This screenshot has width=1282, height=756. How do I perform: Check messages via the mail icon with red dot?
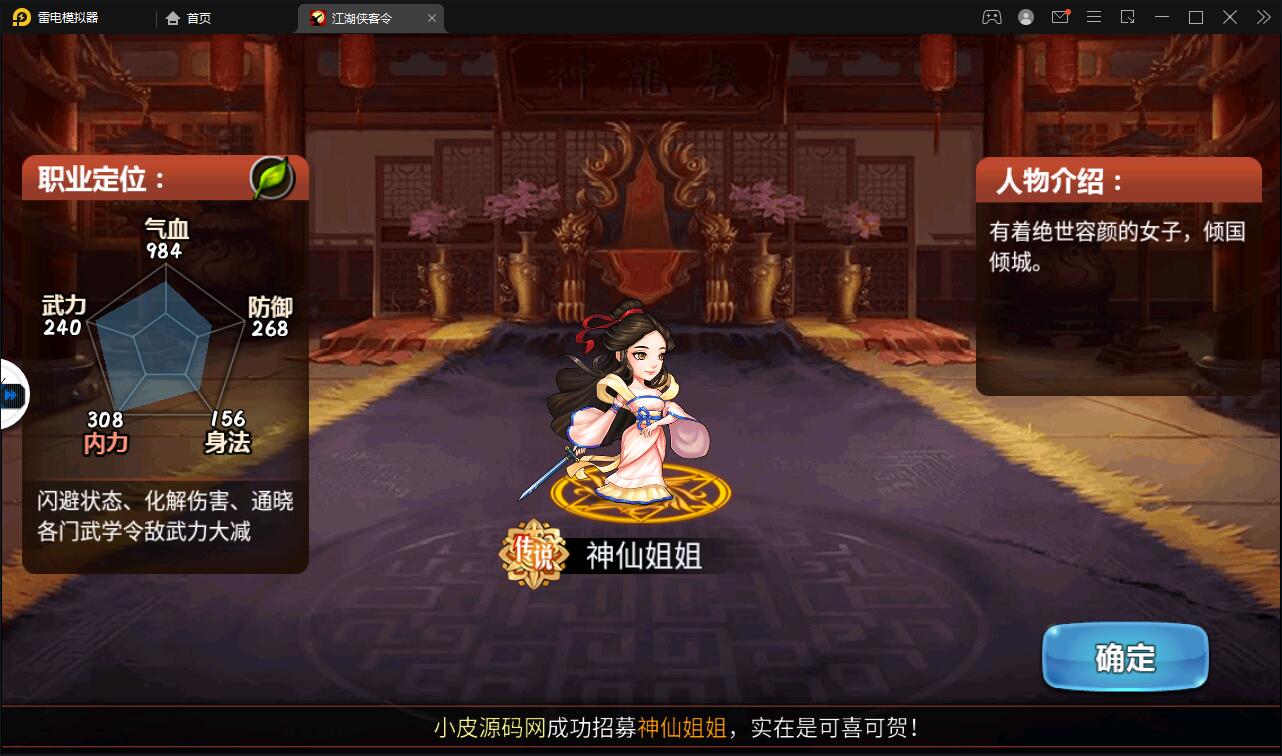tap(1060, 17)
